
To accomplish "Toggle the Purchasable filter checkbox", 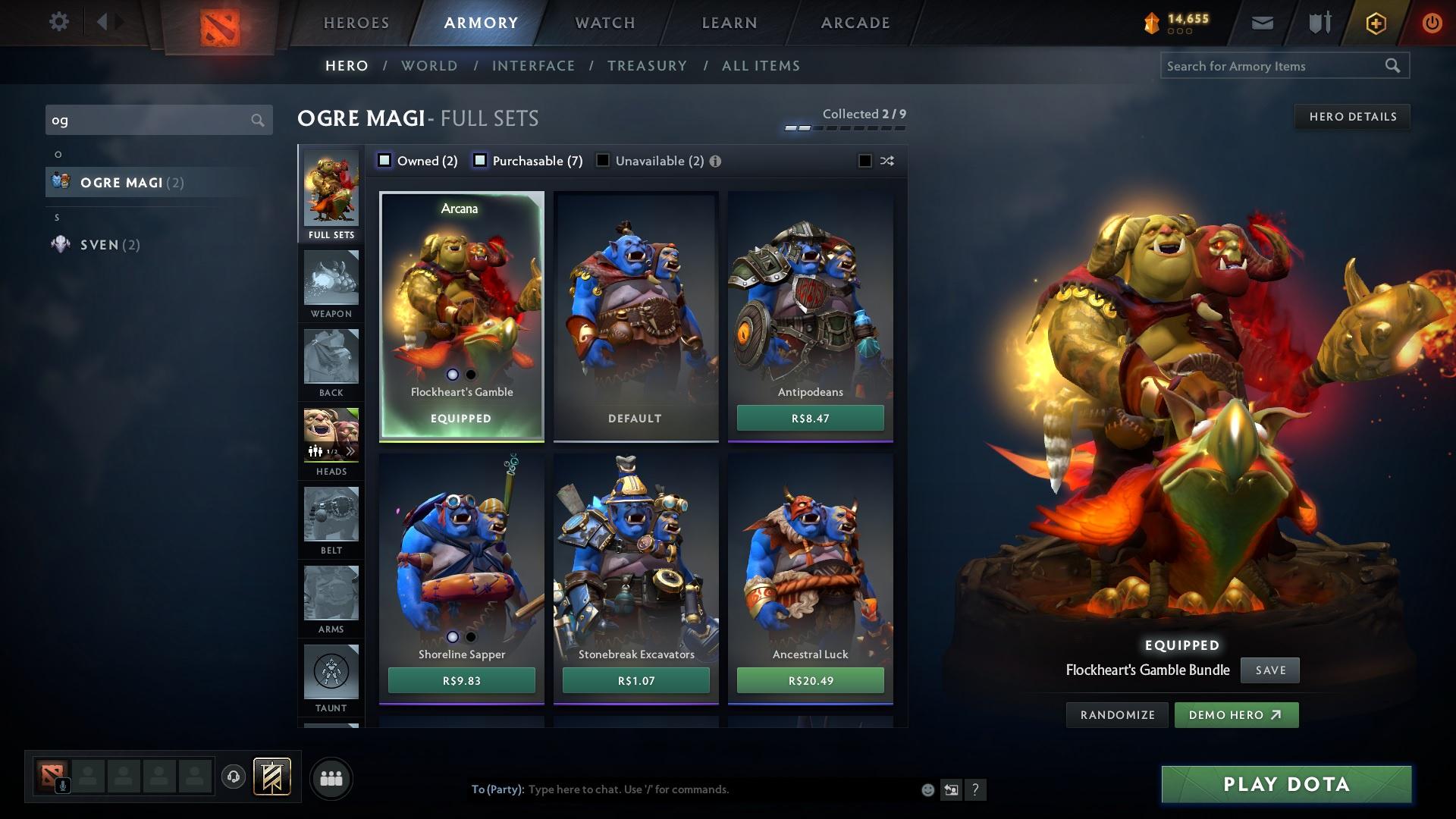I will 479,160.
